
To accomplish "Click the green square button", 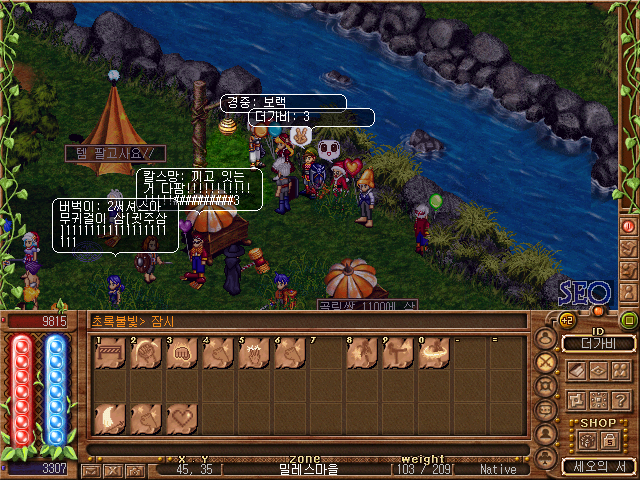I will pos(629,320).
